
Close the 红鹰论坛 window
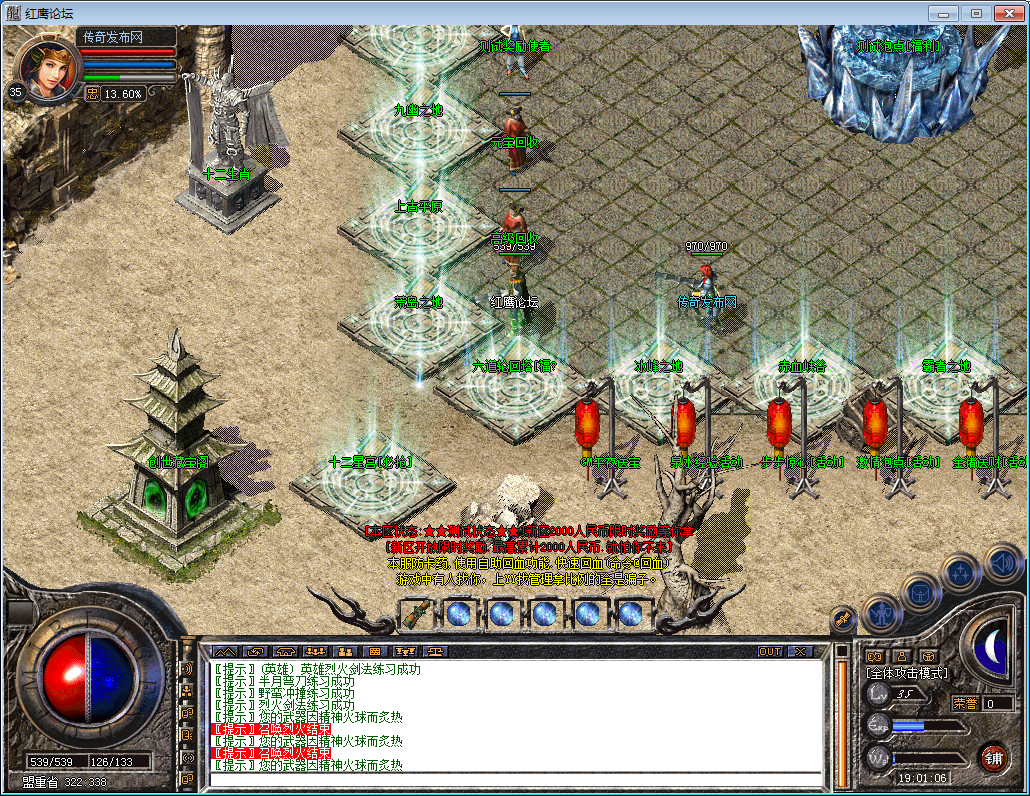1008,12
